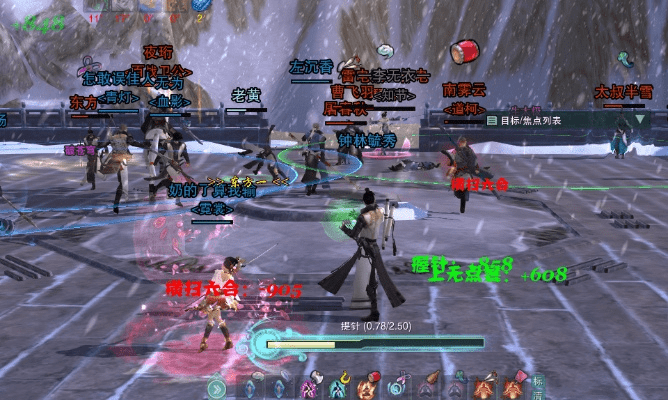Click the 标清 quality button
The height and width of the screenshot is (400, 668).
click(540, 386)
